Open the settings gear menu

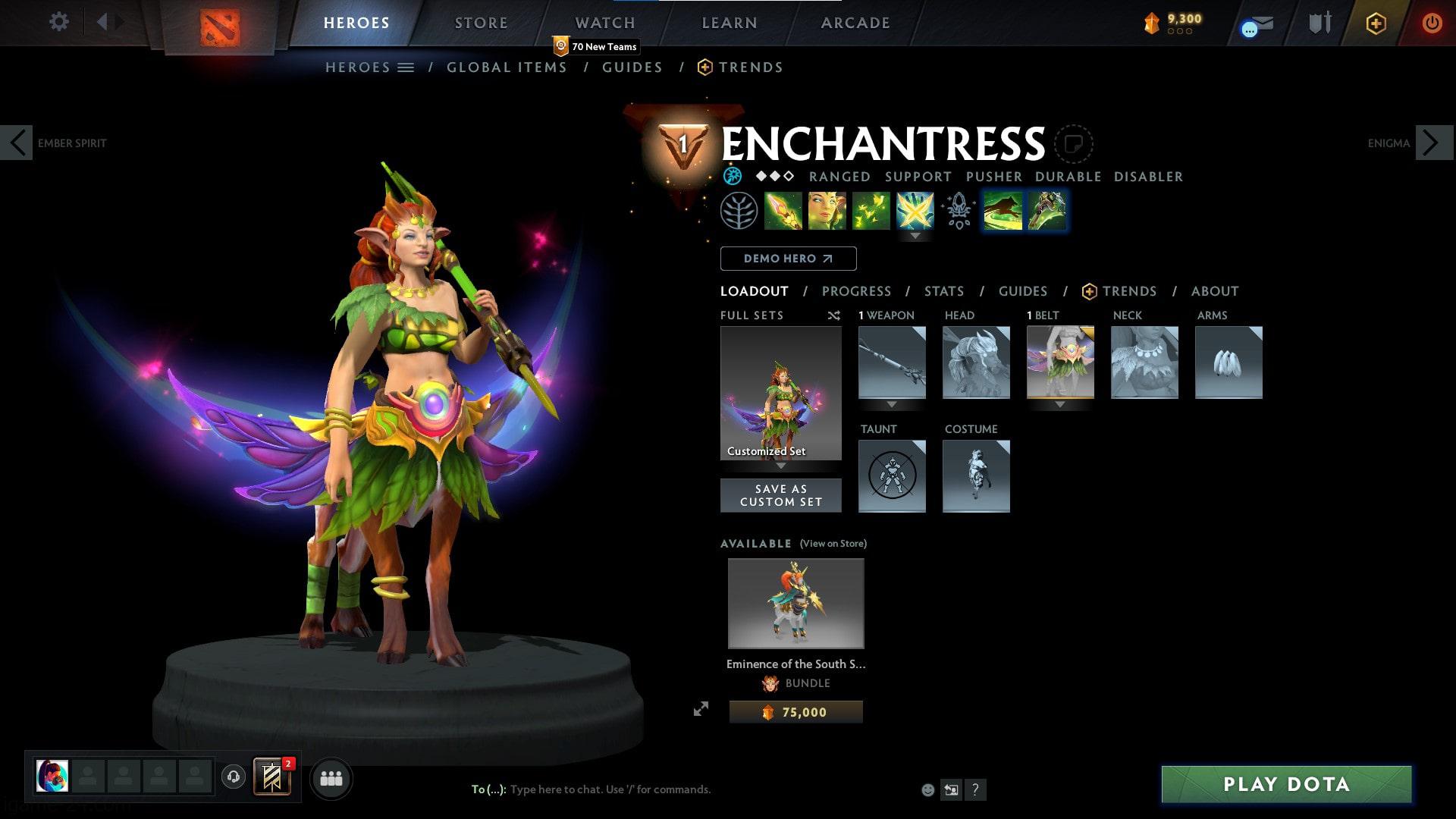coord(58,21)
